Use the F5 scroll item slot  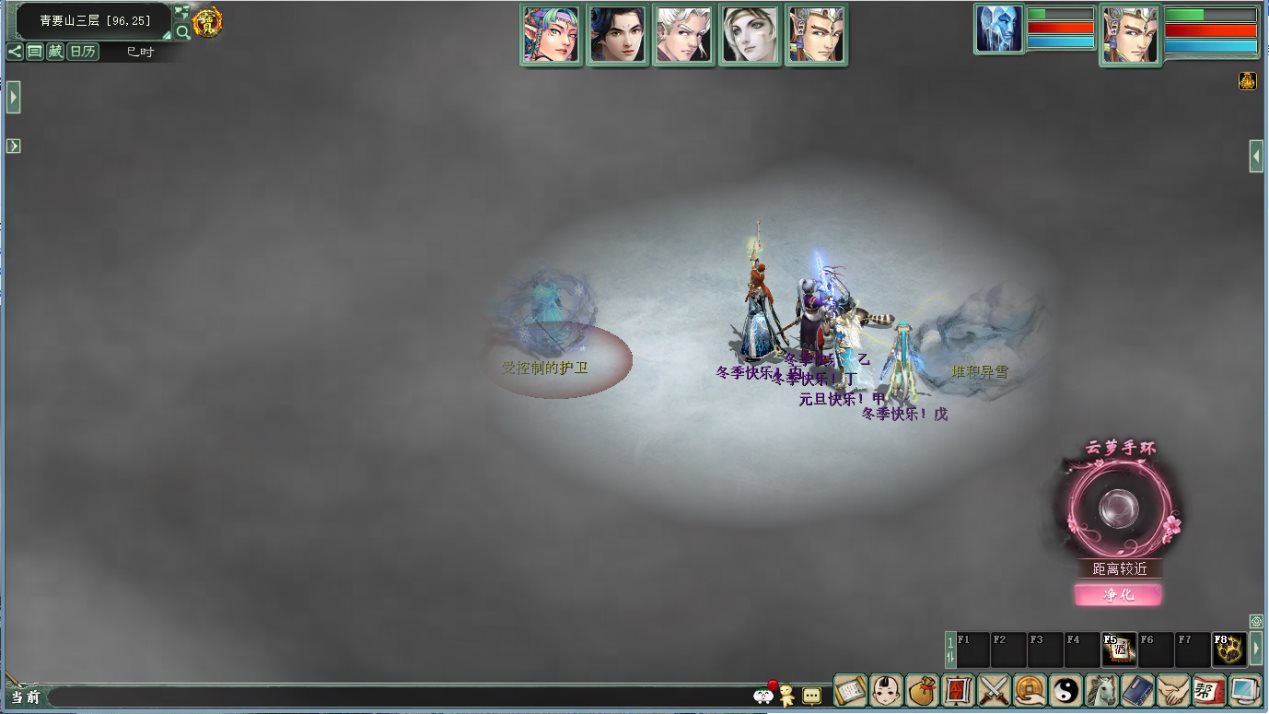coord(1118,650)
